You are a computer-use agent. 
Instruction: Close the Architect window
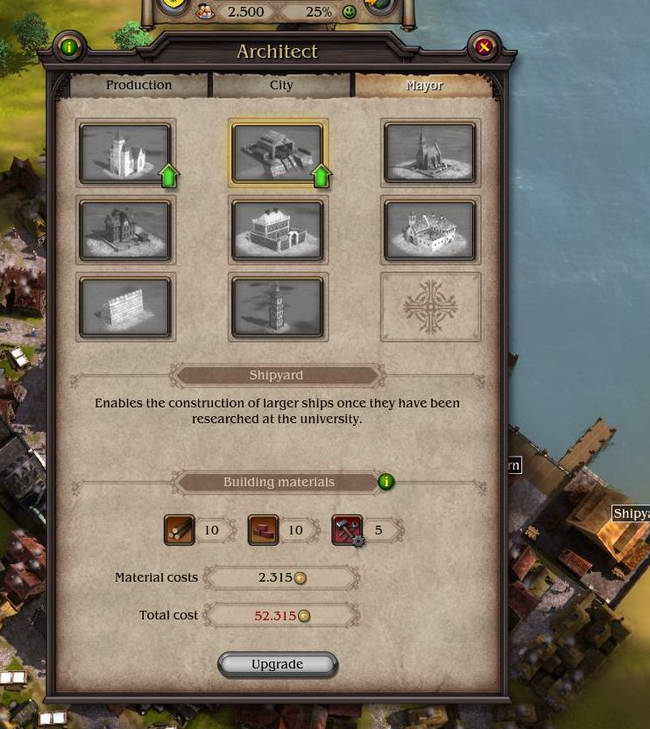pos(484,46)
